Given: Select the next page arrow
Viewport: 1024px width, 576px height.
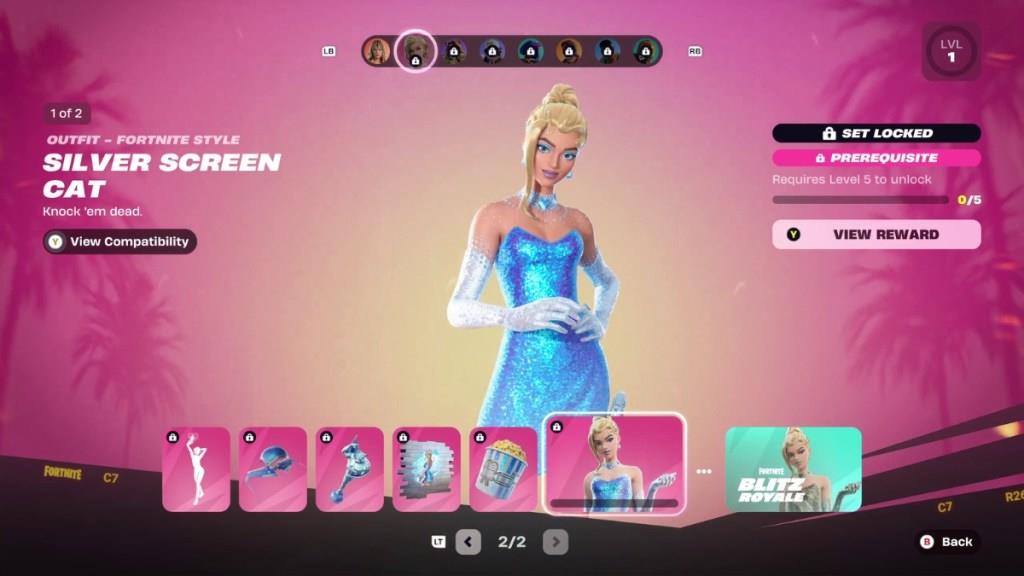Looking at the screenshot, I should (x=555, y=542).
